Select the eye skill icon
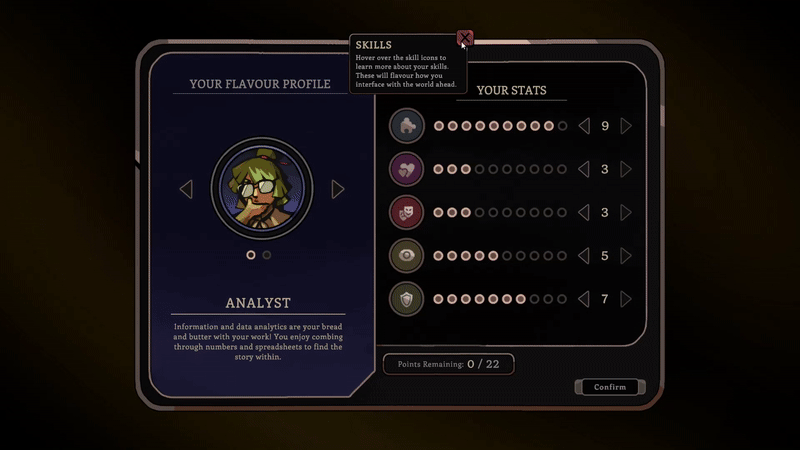Viewport: 800px width, 450px height. [407, 255]
